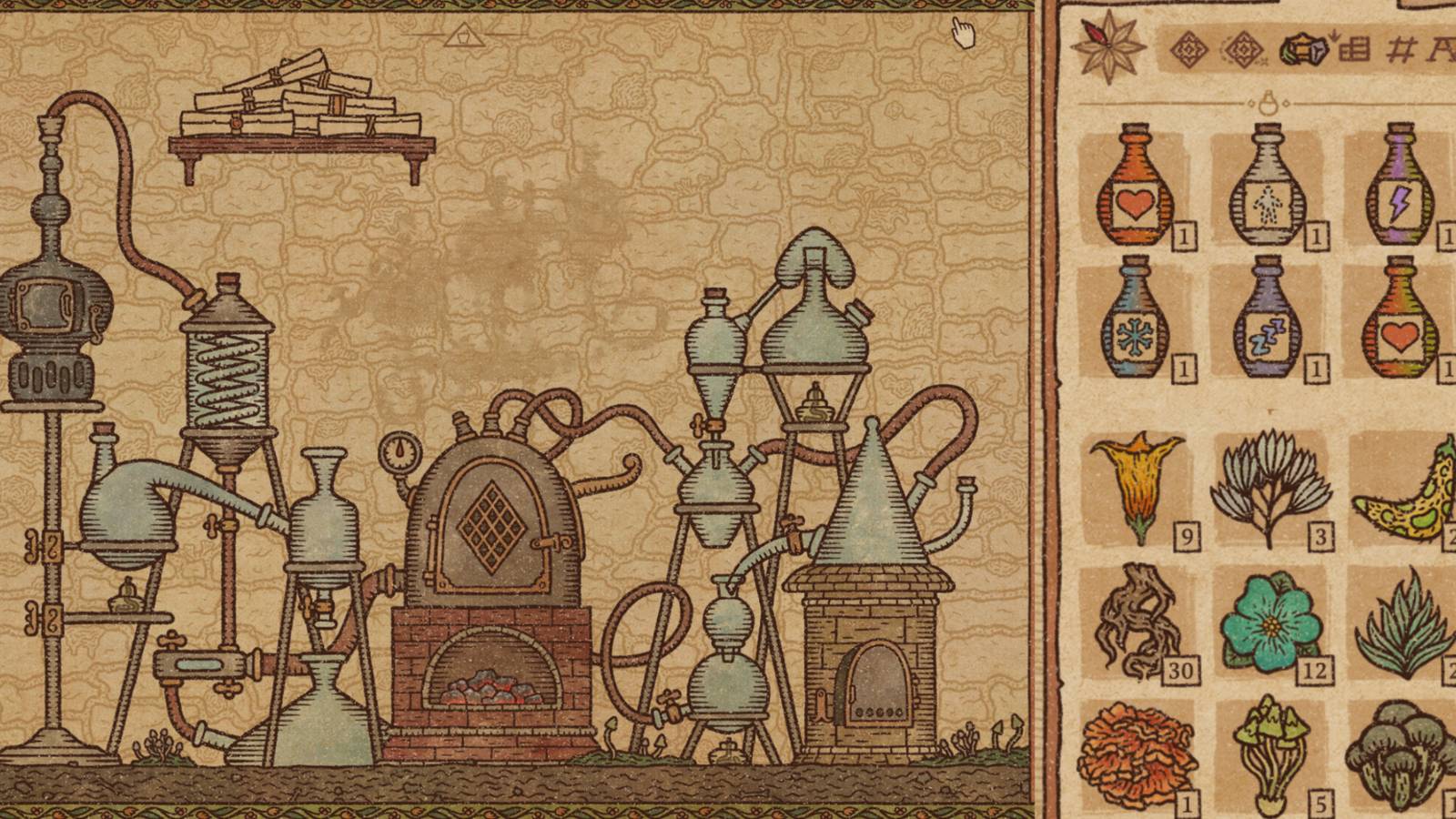This screenshot has width=1456, height=819.
Task: Select the yellow bell flower ingredient
Action: click(x=1139, y=487)
